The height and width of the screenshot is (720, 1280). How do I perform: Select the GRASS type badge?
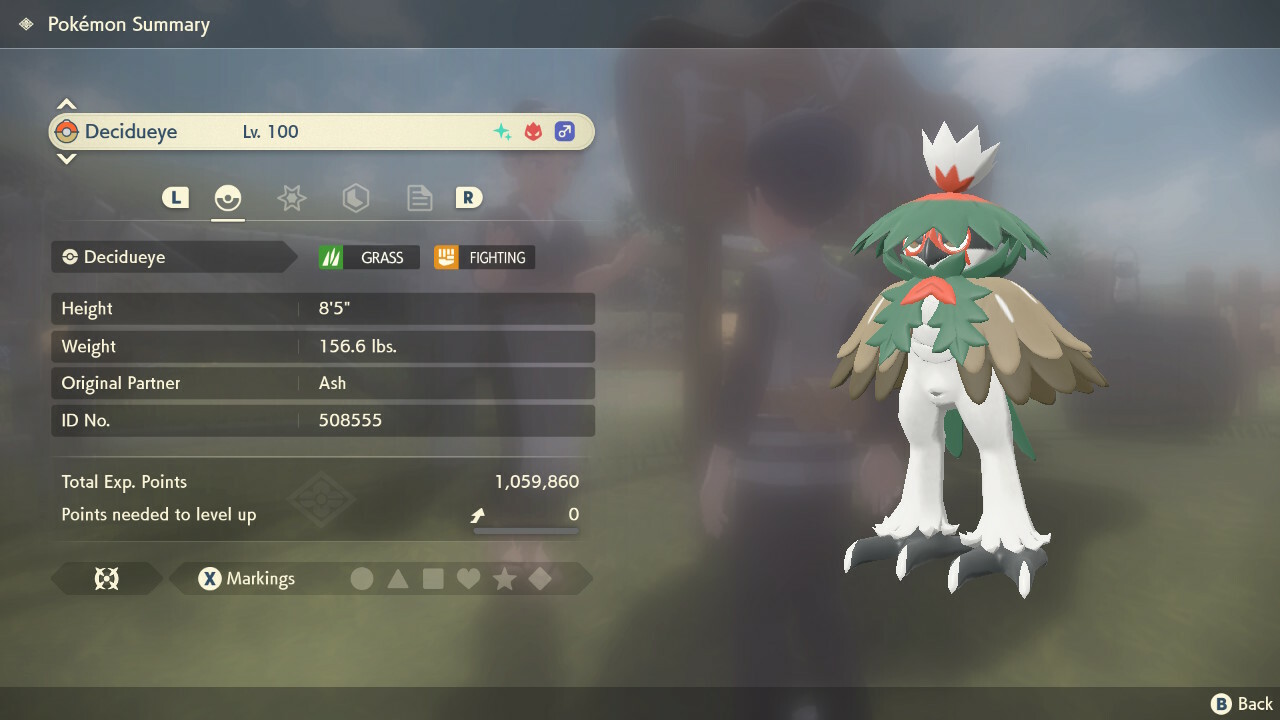(x=368, y=257)
